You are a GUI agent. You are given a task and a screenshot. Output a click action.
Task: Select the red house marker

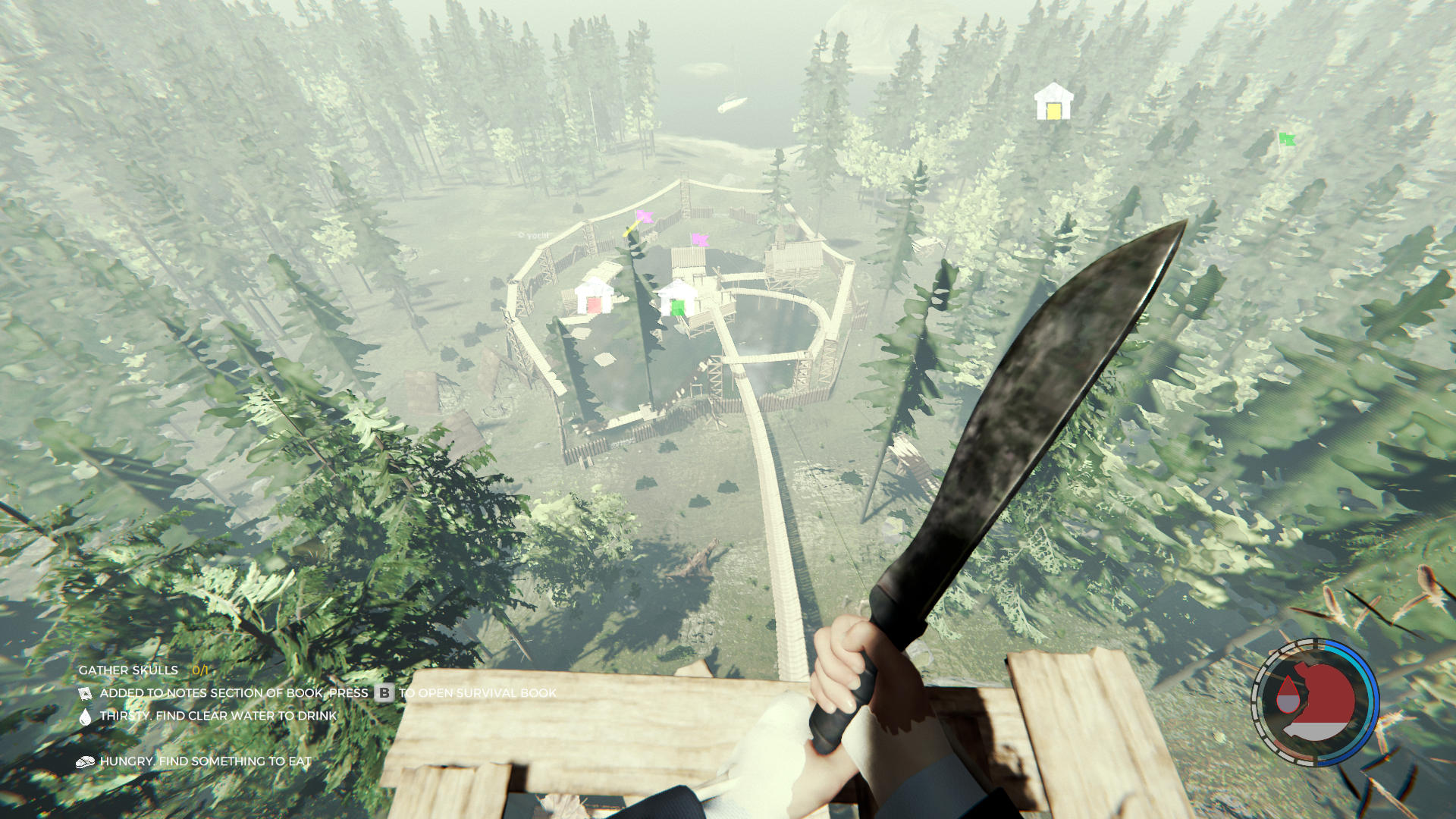(594, 297)
